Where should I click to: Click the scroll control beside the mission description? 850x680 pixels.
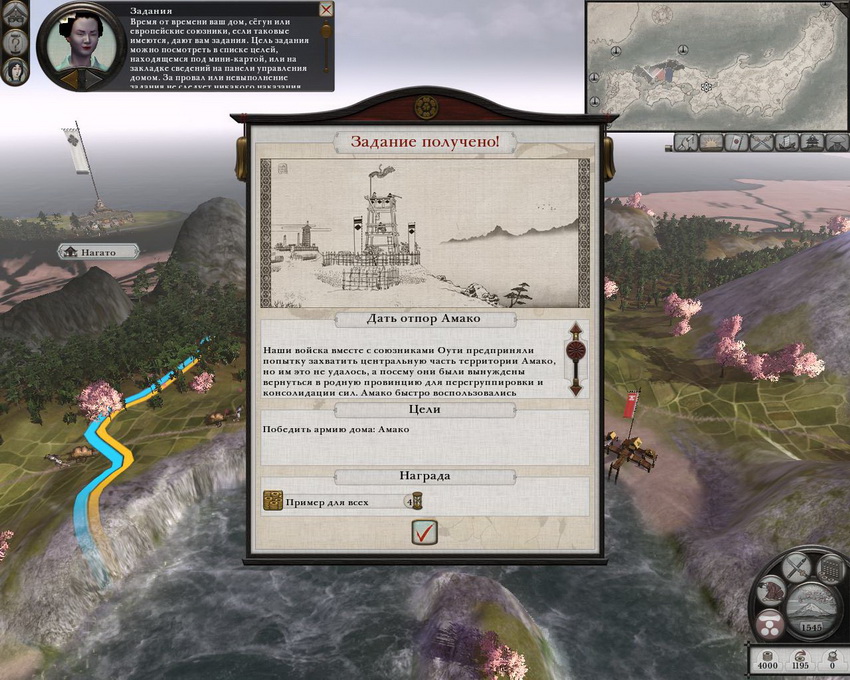575,359
